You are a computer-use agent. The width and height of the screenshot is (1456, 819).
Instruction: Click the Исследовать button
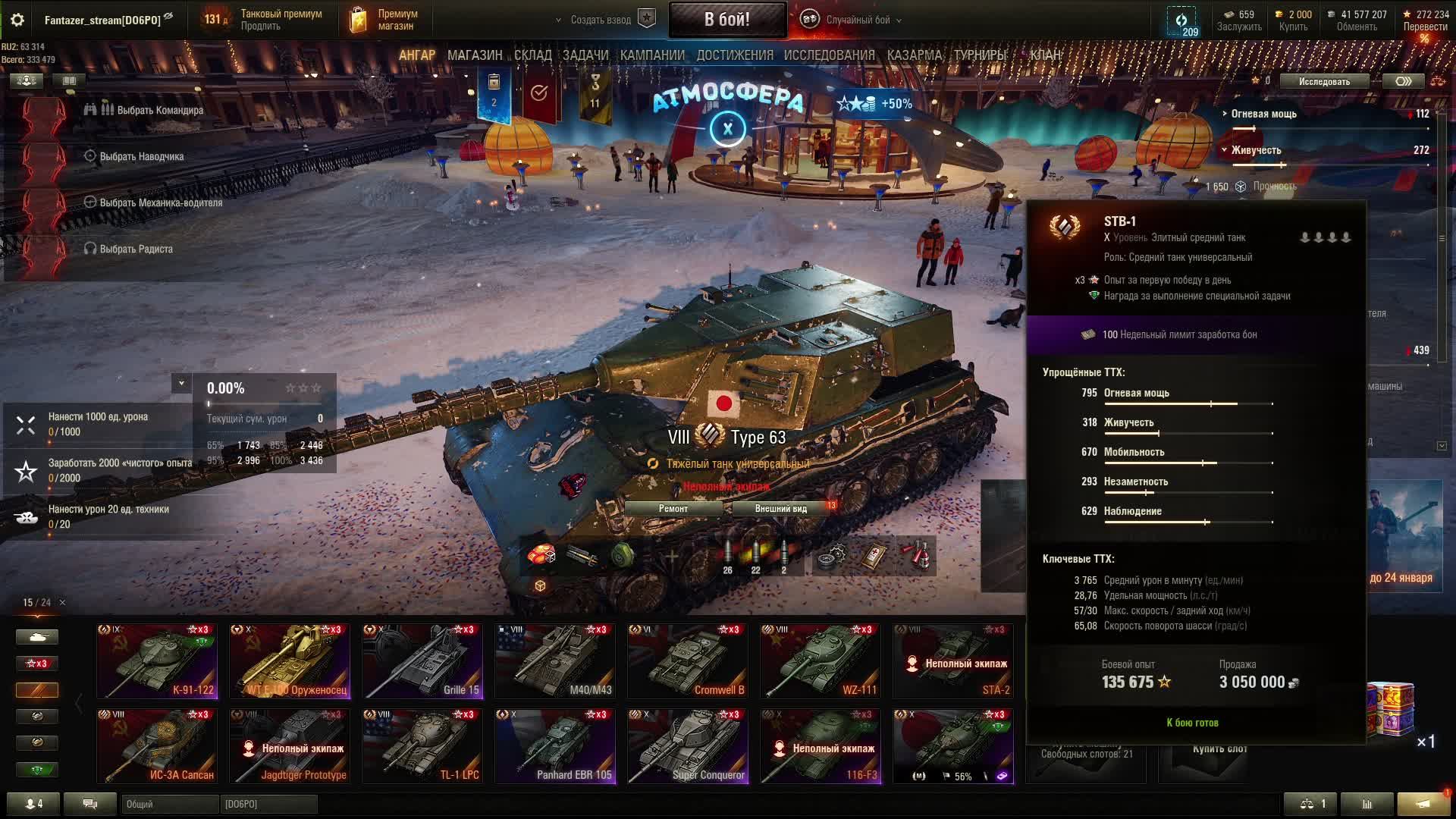tap(1324, 82)
